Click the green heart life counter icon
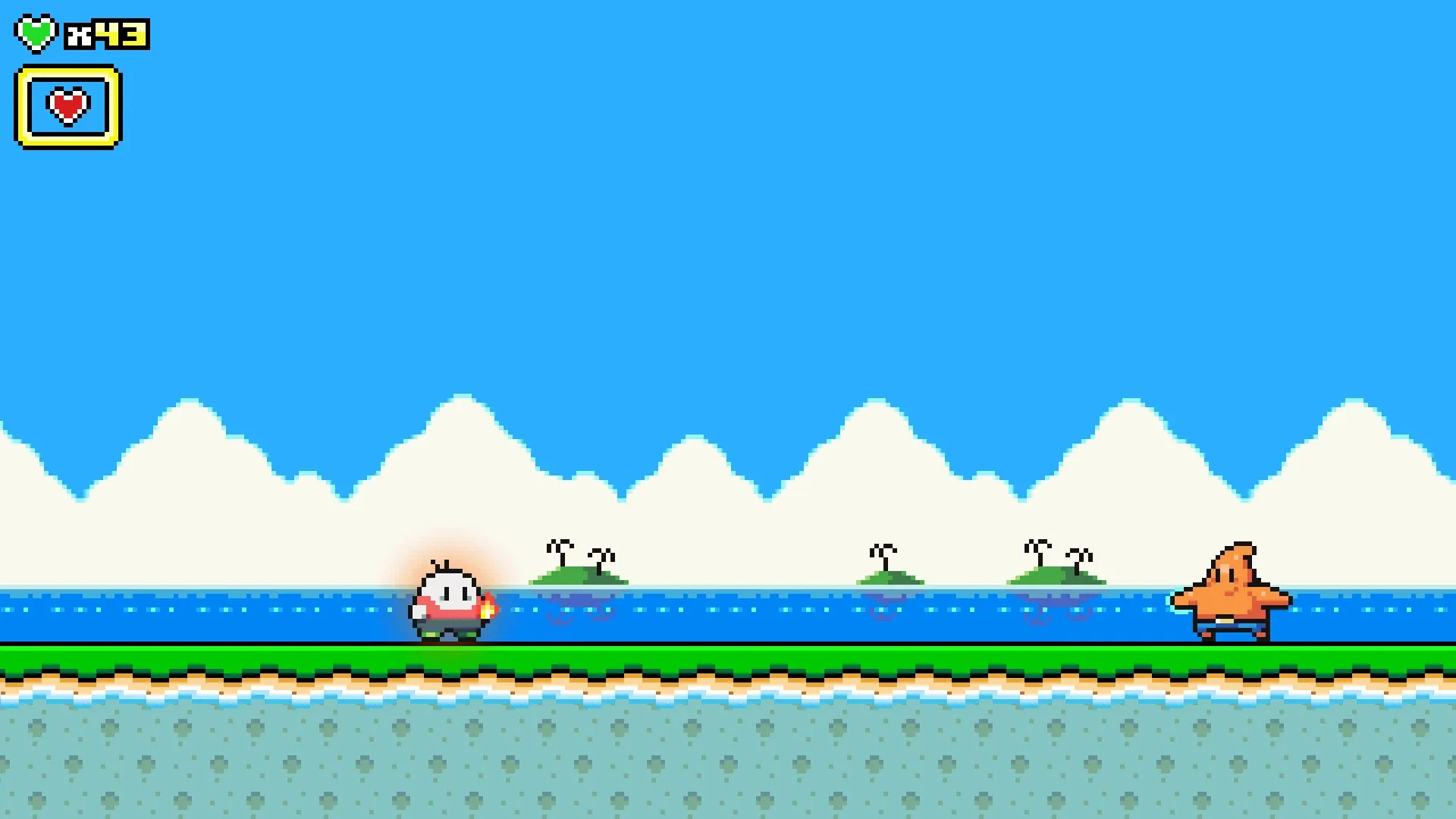The width and height of the screenshot is (1456, 819). coord(37,32)
